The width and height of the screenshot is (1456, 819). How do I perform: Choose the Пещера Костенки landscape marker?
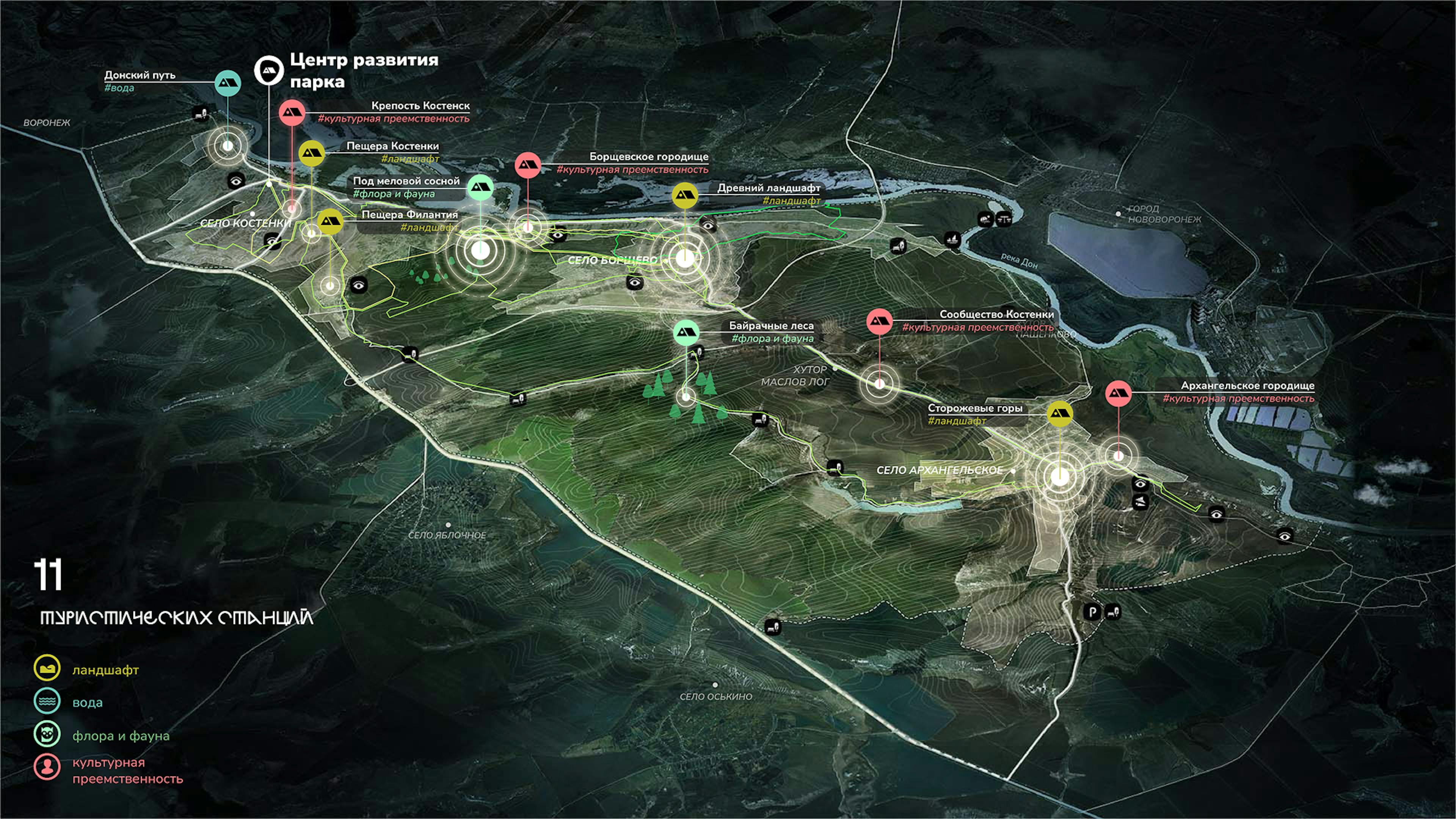coord(311,152)
